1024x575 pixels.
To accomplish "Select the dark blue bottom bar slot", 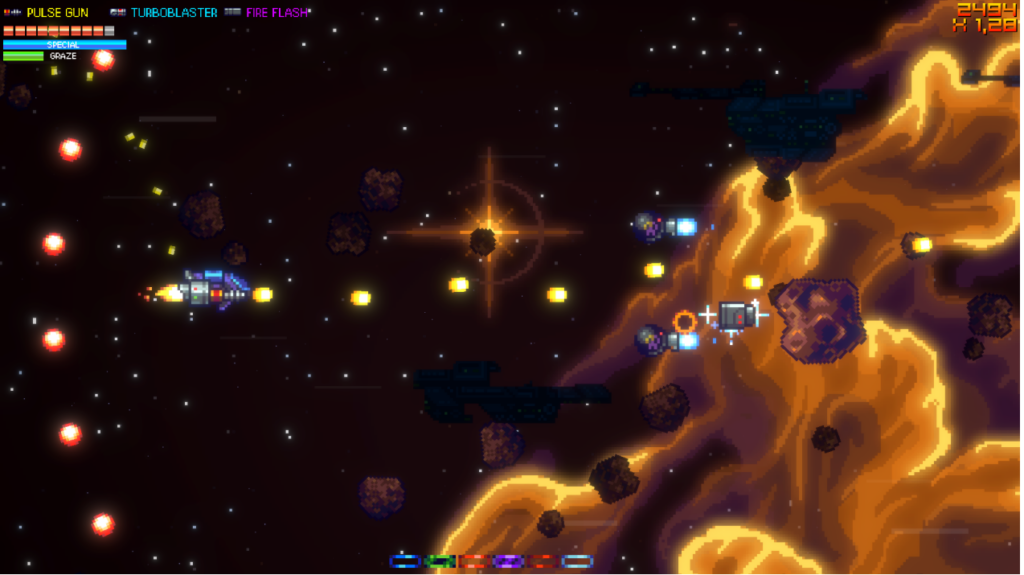I will (404, 561).
